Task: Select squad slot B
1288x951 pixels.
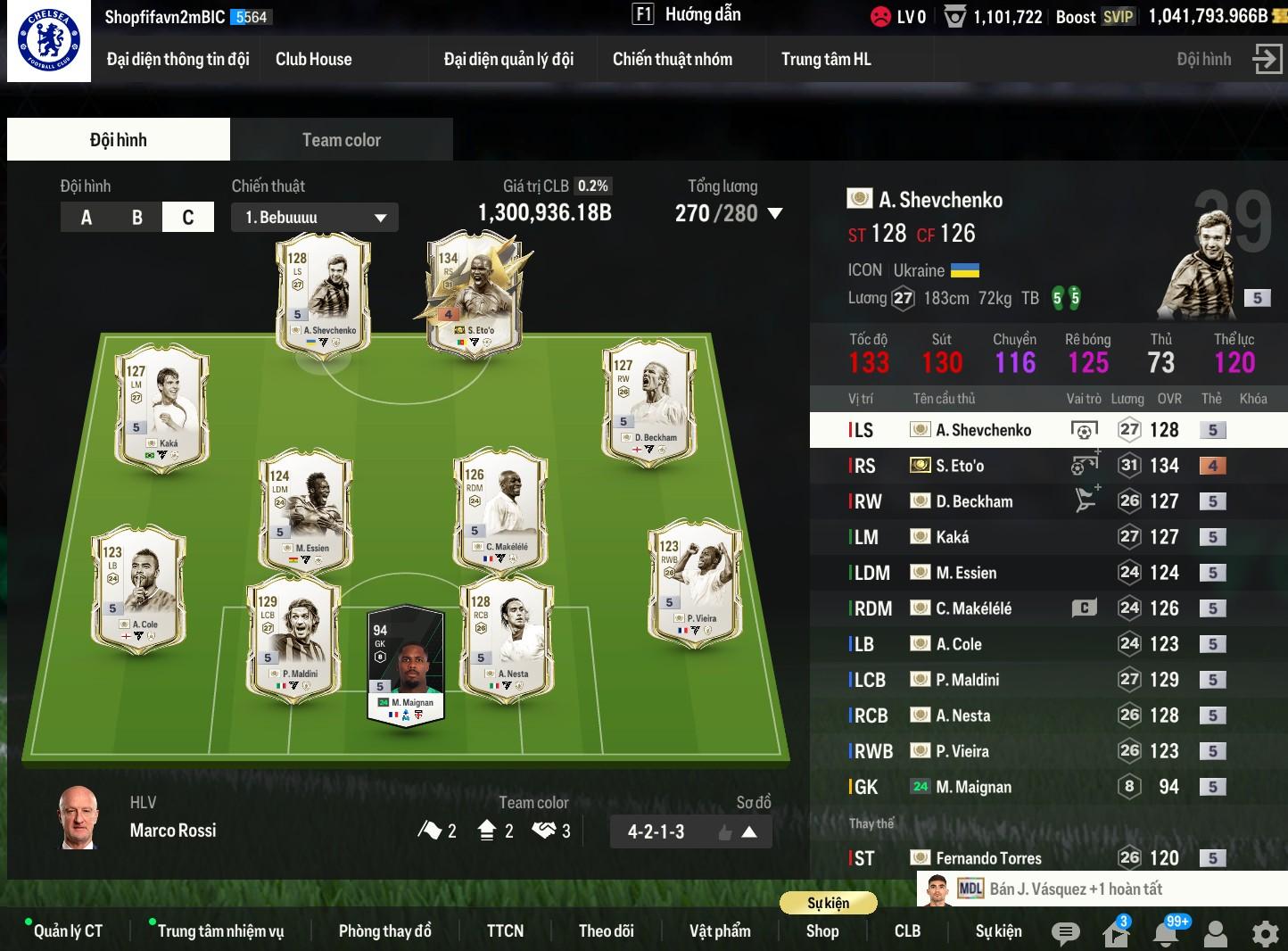Action: [137, 218]
